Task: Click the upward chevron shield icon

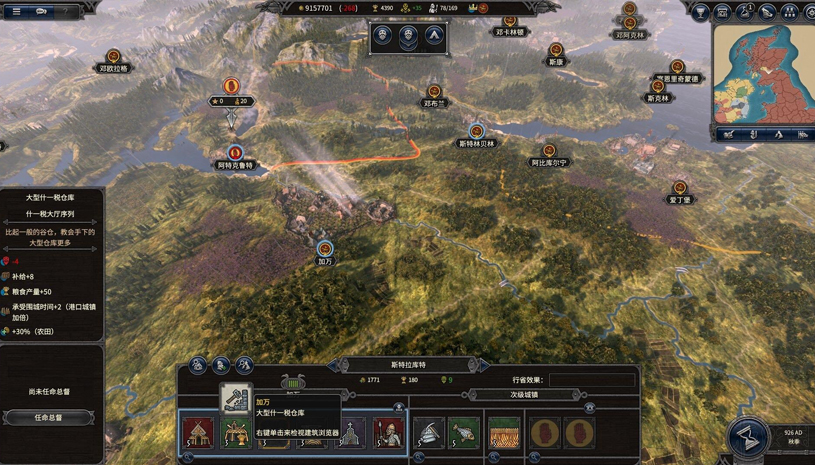Action: [x=434, y=38]
